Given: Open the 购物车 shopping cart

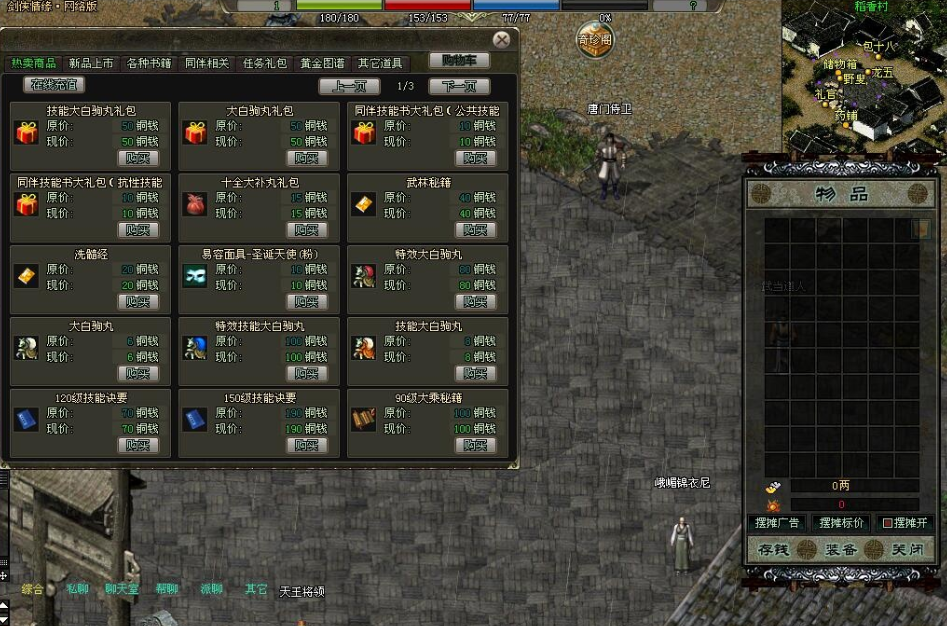Looking at the screenshot, I should tap(459, 61).
